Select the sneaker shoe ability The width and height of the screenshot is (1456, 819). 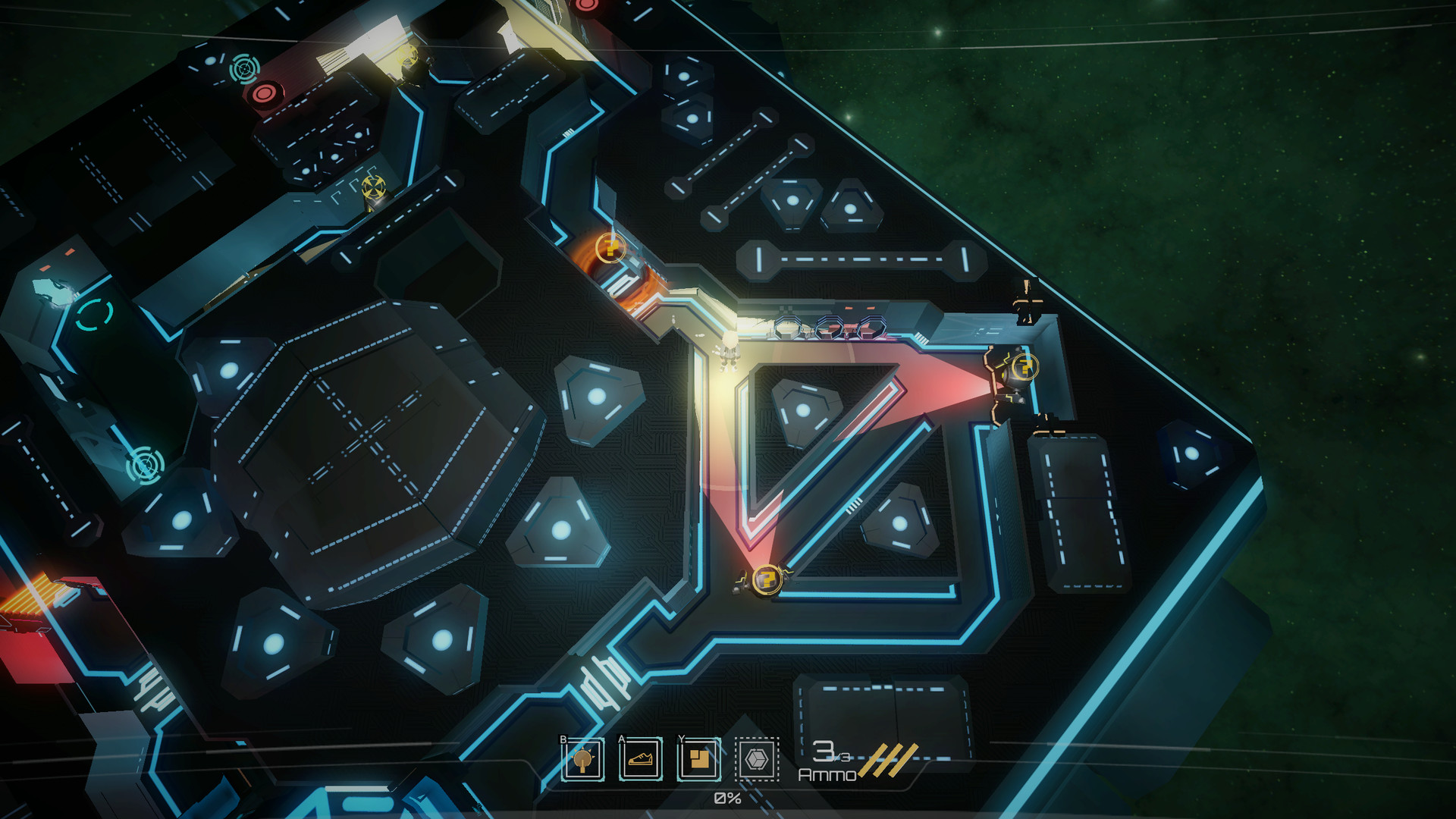coord(641,759)
